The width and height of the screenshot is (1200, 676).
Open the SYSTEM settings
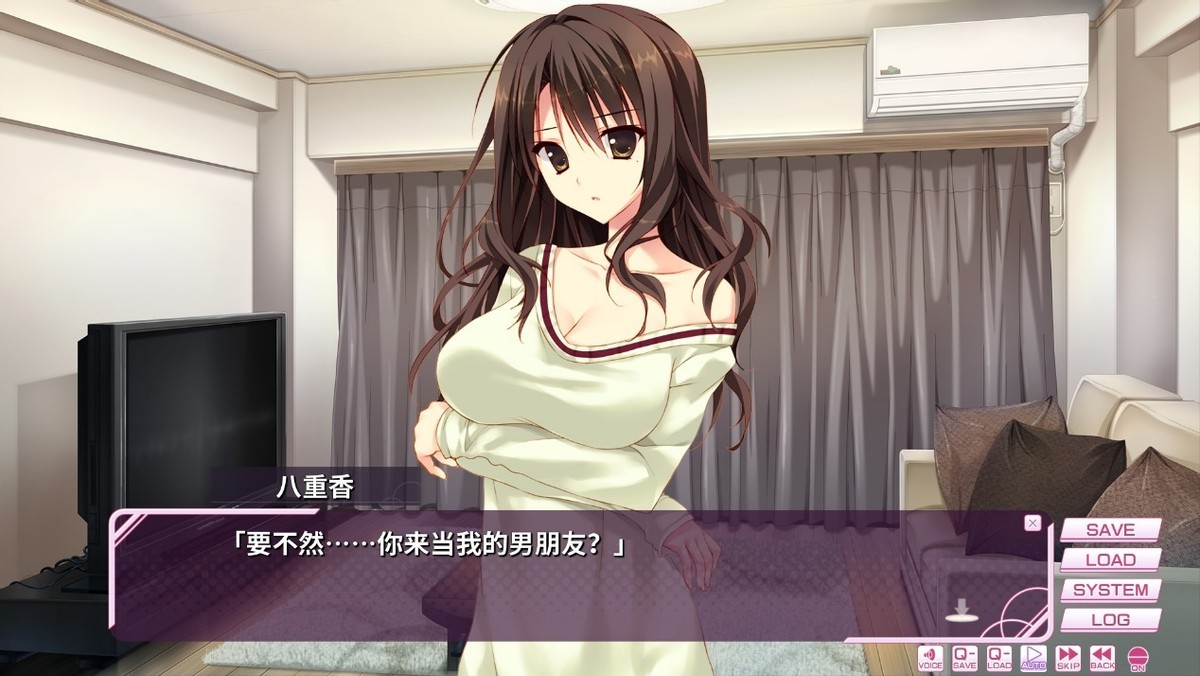coord(1110,590)
